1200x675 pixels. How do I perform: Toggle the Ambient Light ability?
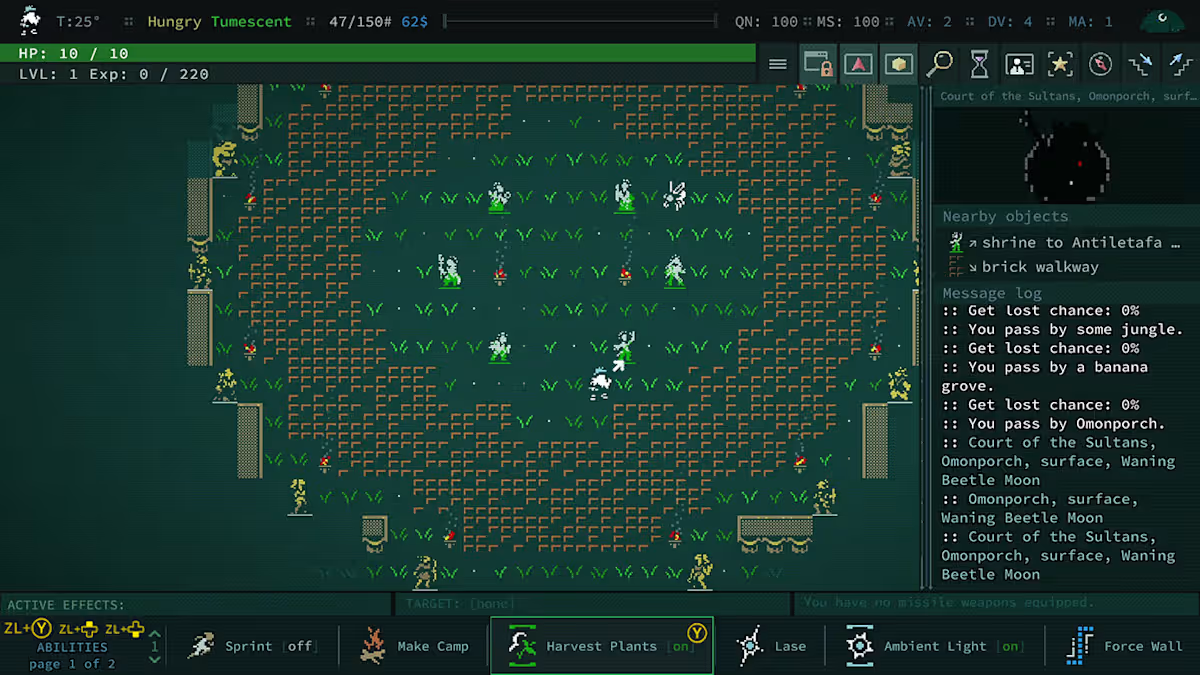pos(934,646)
